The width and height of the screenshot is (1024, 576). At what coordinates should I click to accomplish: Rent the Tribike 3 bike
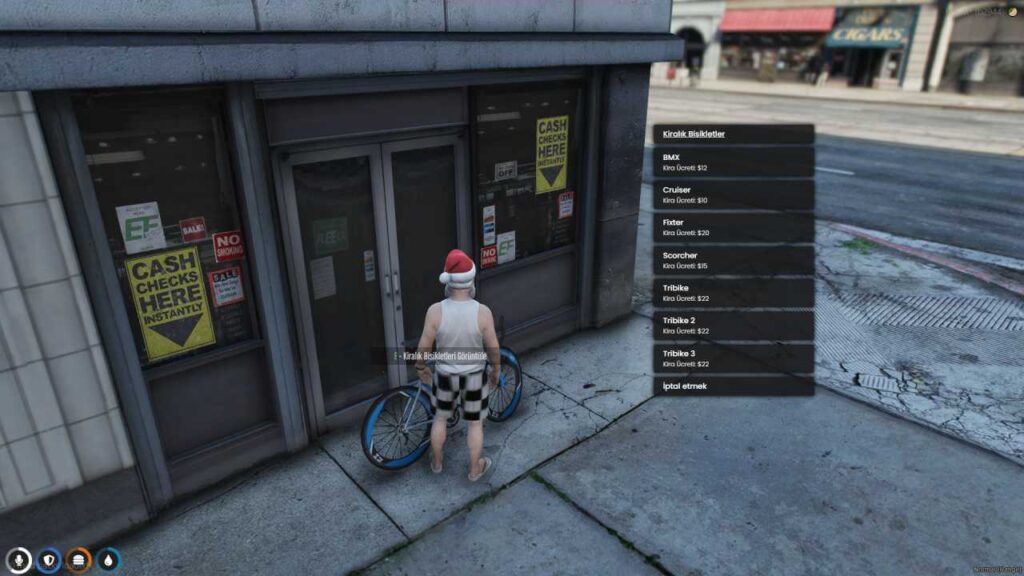733,358
